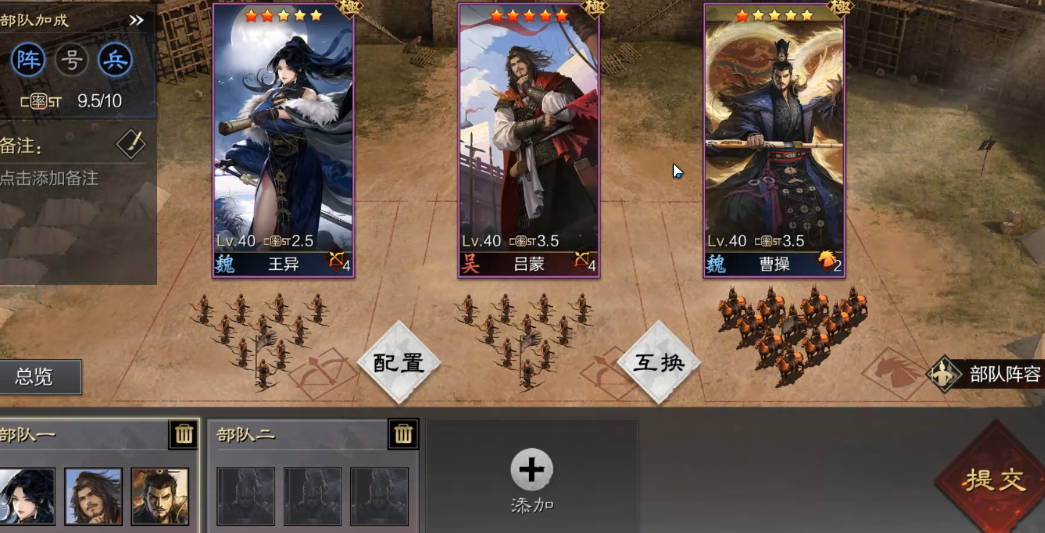The image size is (1045, 533).
Task: Select the 王异 general card
Action: (x=283, y=140)
